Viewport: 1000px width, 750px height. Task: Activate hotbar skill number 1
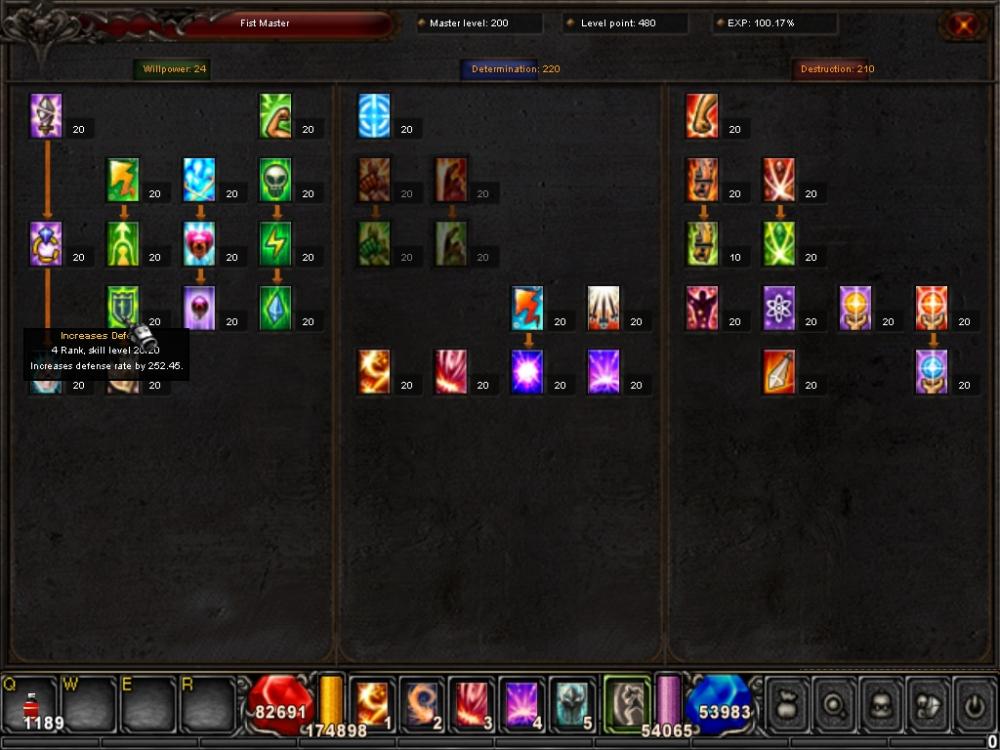click(x=372, y=703)
